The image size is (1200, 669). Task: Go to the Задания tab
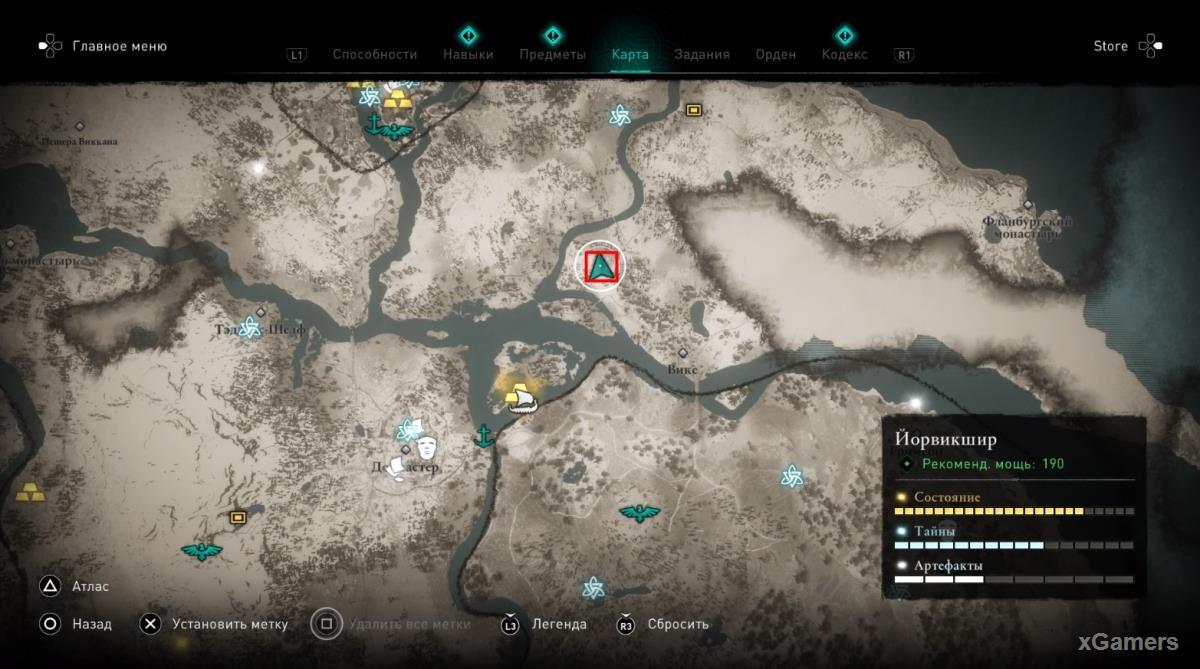click(x=701, y=55)
